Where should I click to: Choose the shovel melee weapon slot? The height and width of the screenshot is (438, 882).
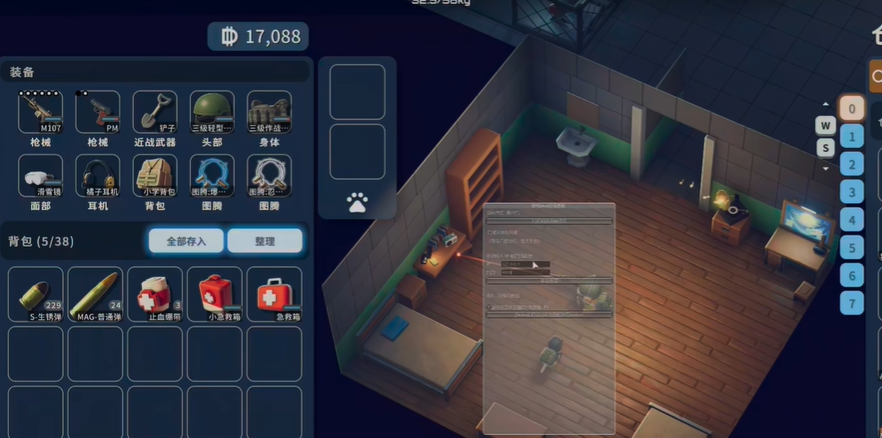pos(155,112)
